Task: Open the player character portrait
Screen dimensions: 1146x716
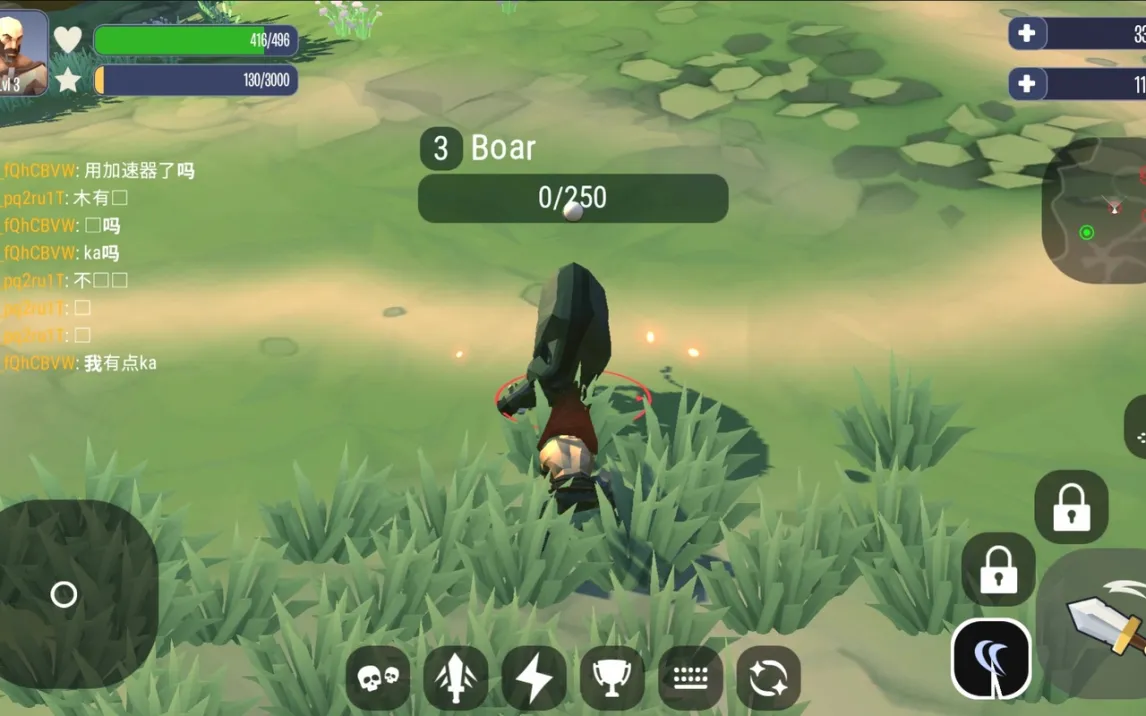Action: 22,53
